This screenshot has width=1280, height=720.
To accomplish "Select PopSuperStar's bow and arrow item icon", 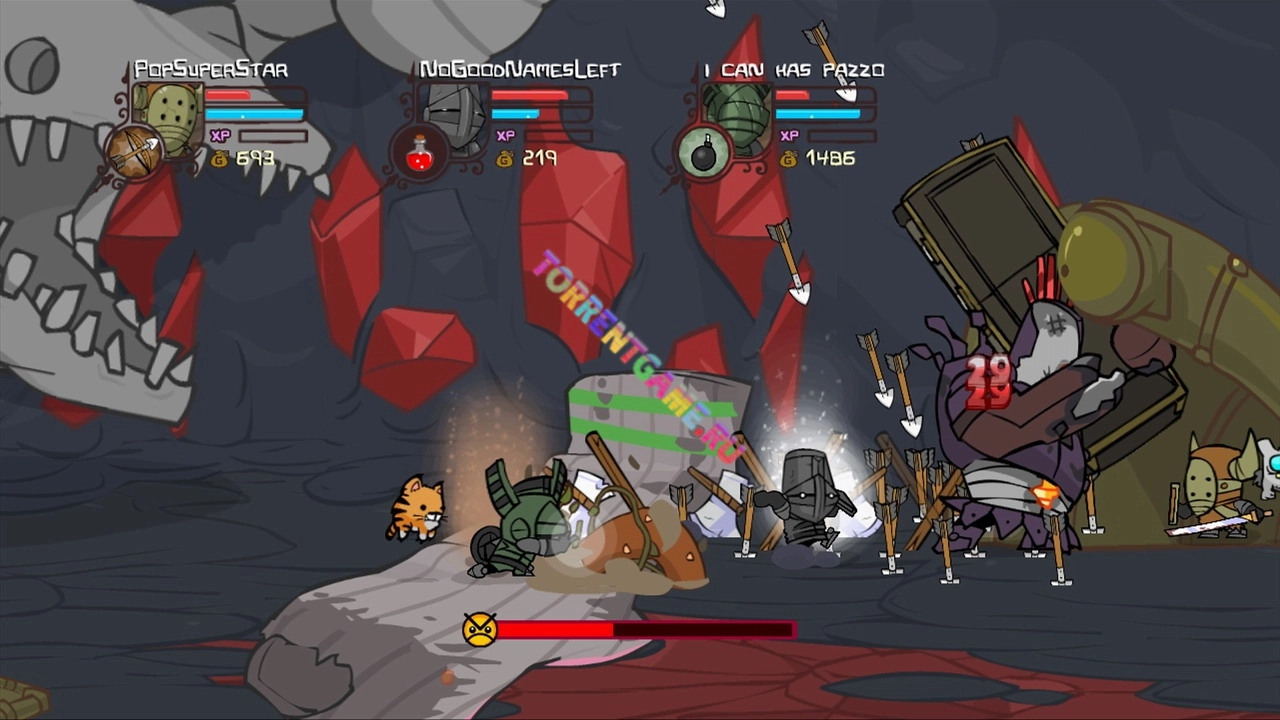I will coord(134,151).
